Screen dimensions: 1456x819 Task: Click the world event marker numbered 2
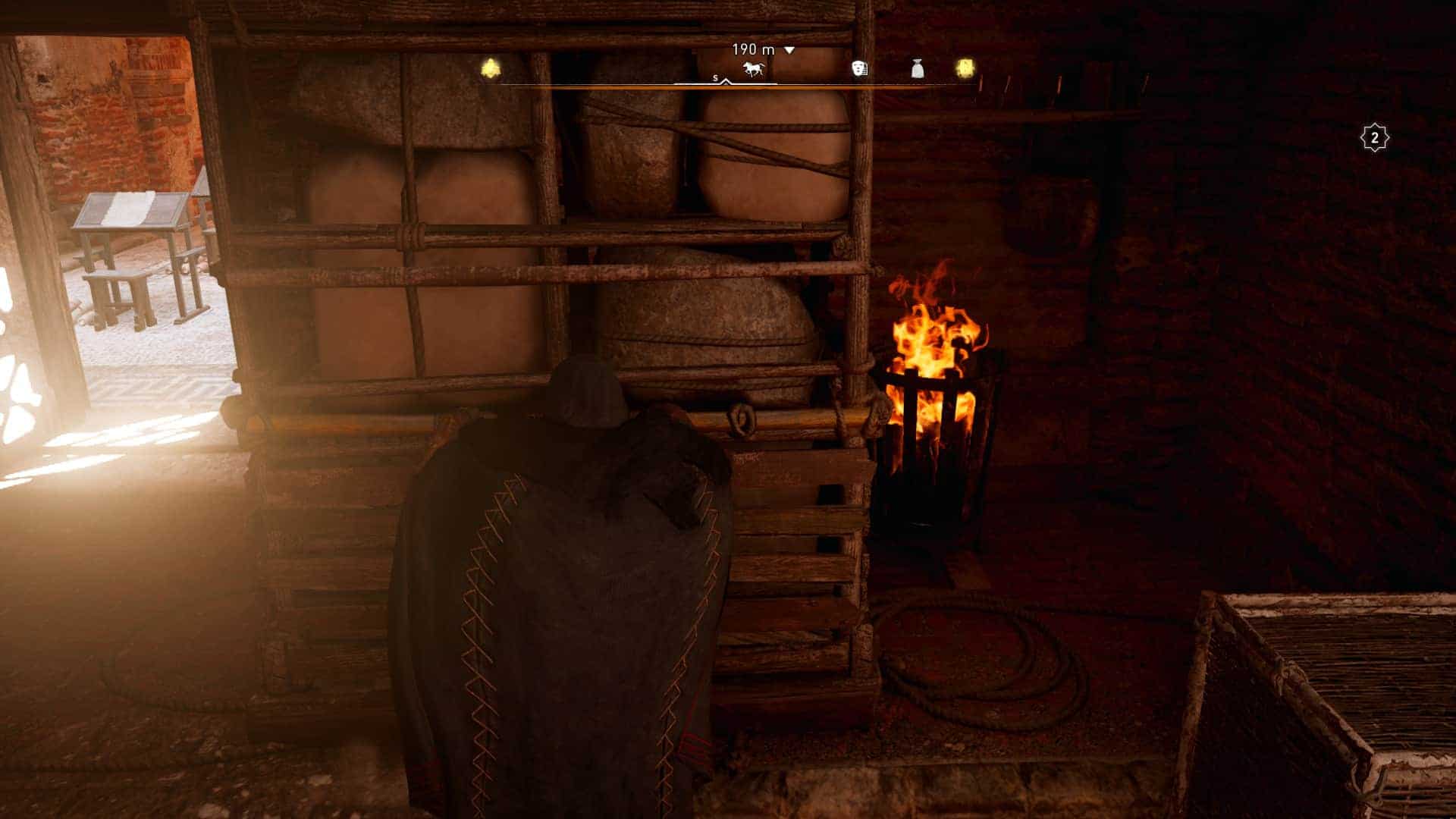(1376, 137)
